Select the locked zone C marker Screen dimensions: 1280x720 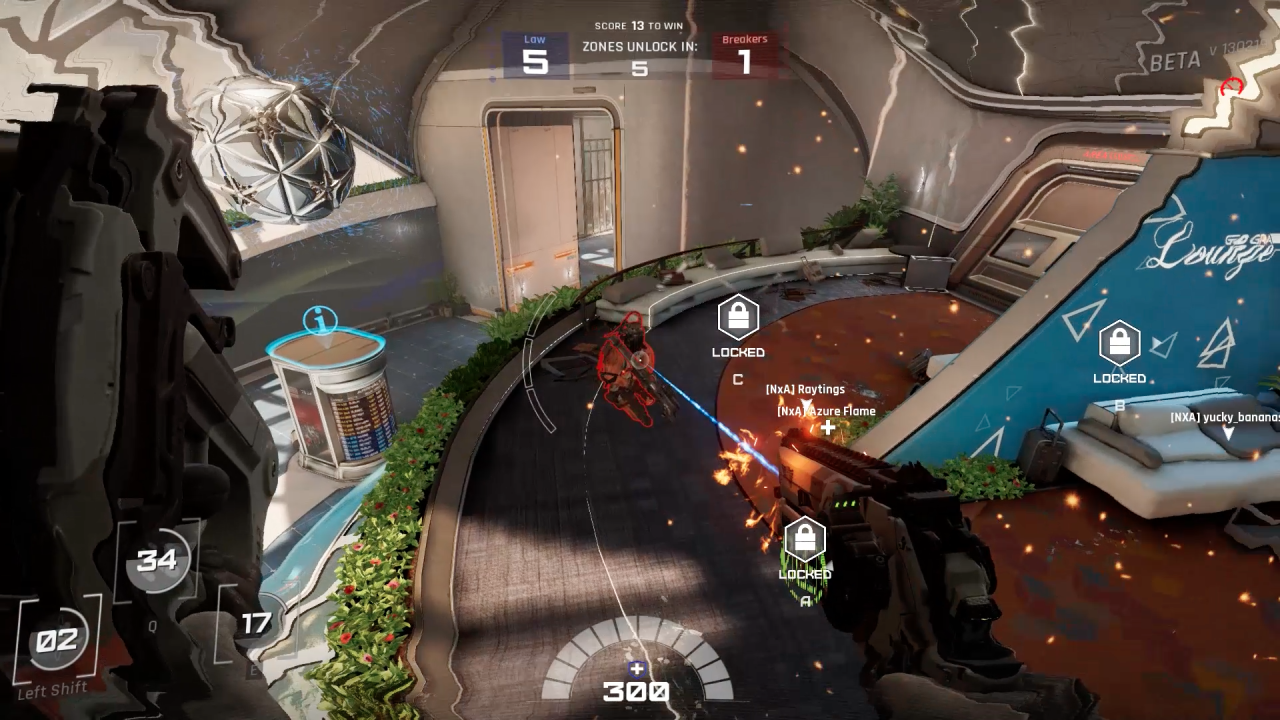click(738, 318)
